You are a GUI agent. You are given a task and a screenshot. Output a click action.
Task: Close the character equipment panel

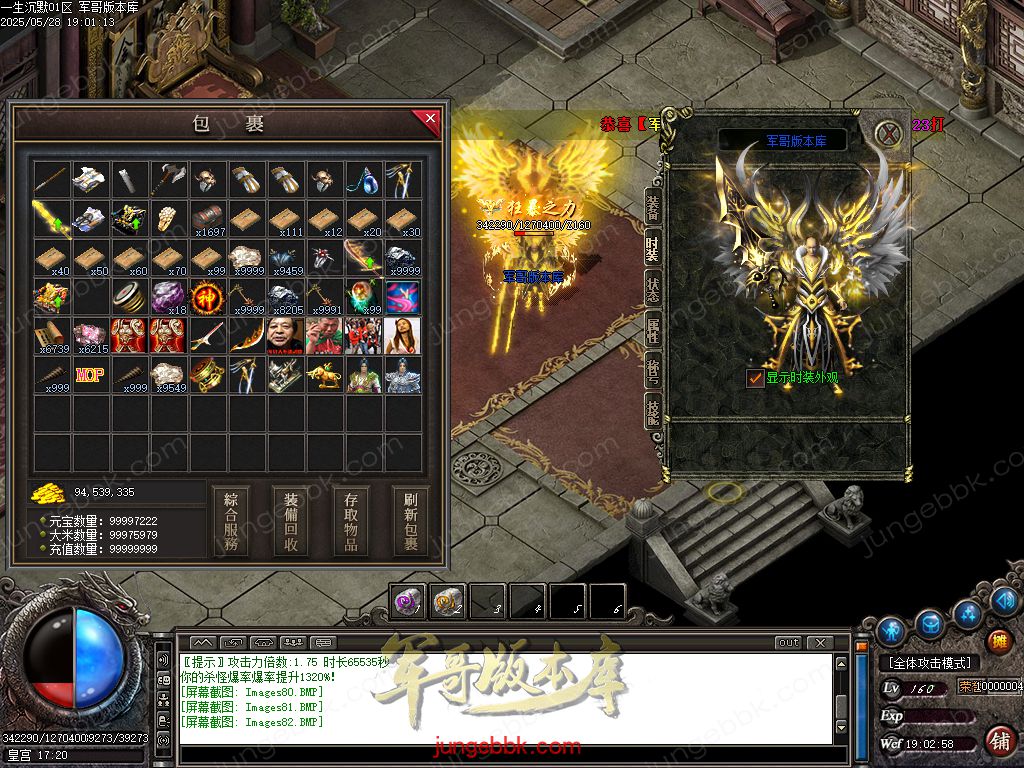click(x=888, y=132)
